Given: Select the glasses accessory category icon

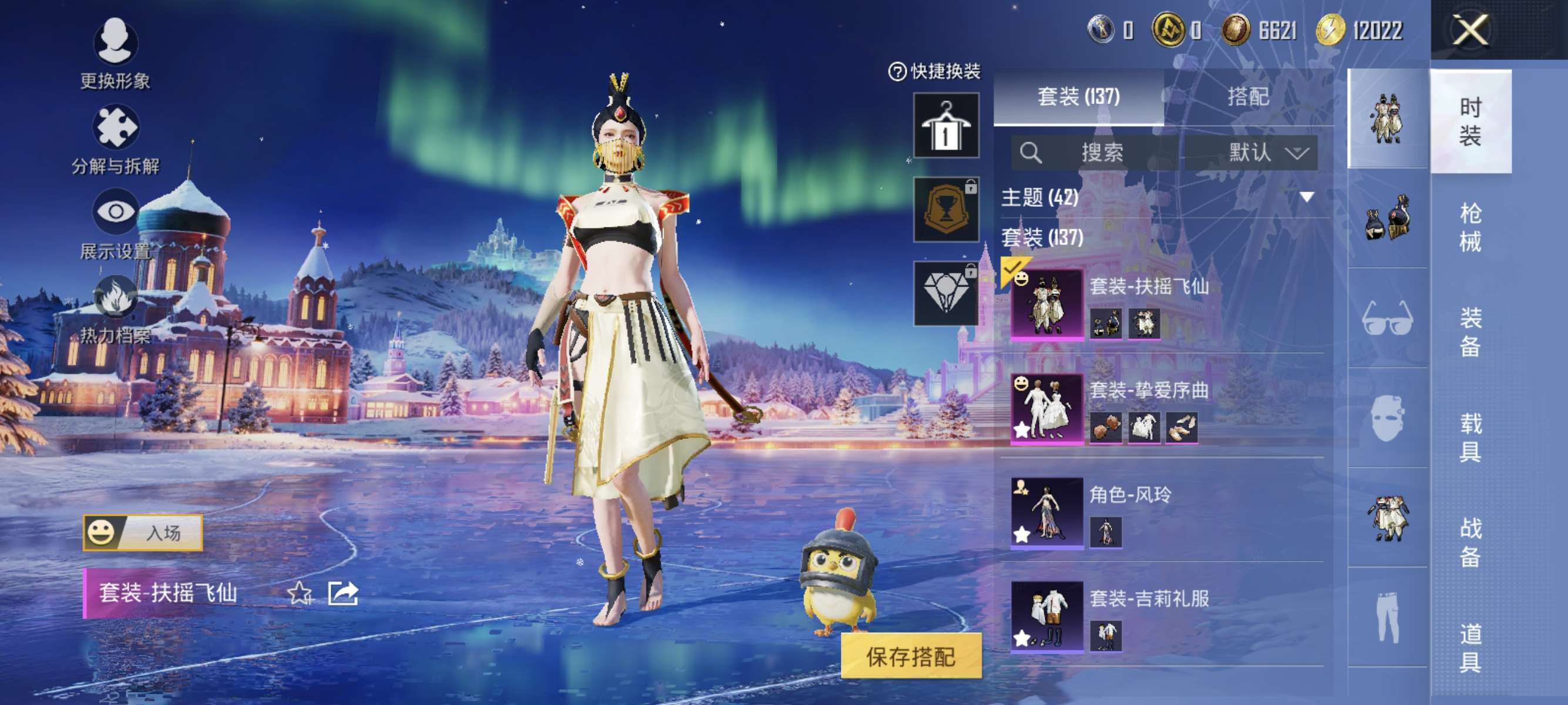Looking at the screenshot, I should [1387, 318].
